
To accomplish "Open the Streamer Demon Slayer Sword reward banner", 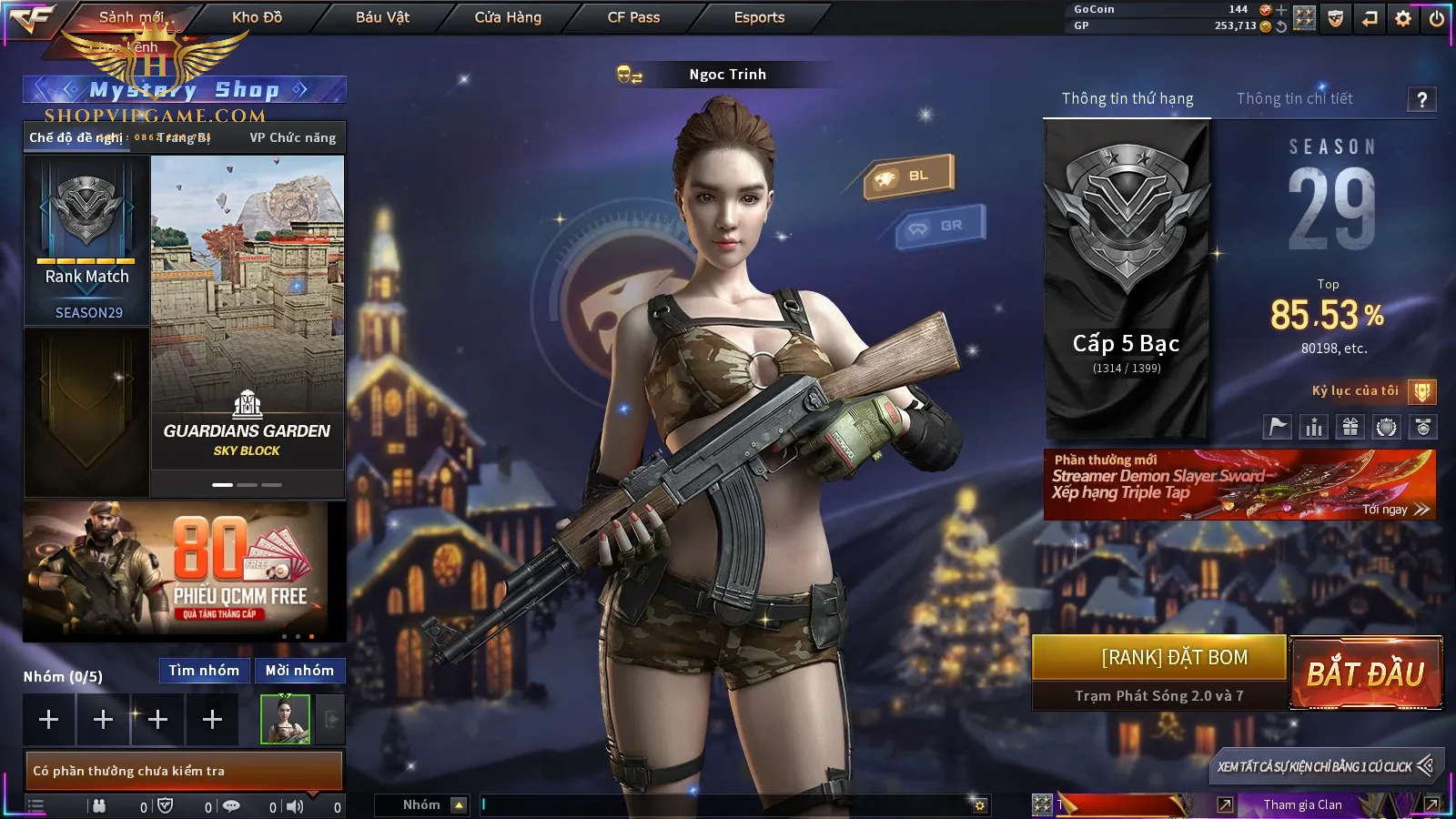I will coord(1239,485).
